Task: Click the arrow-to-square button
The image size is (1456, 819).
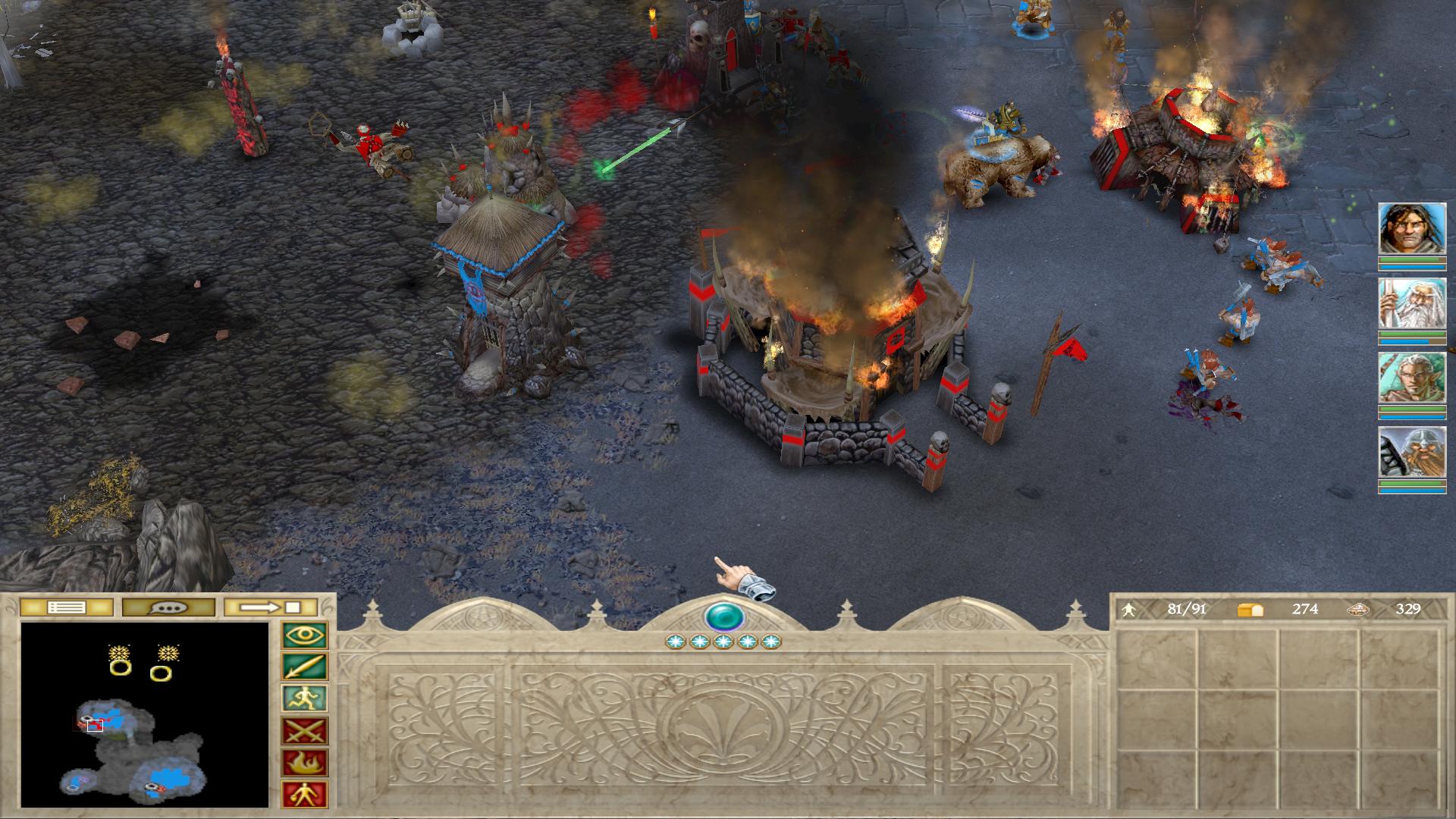Action: point(271,607)
